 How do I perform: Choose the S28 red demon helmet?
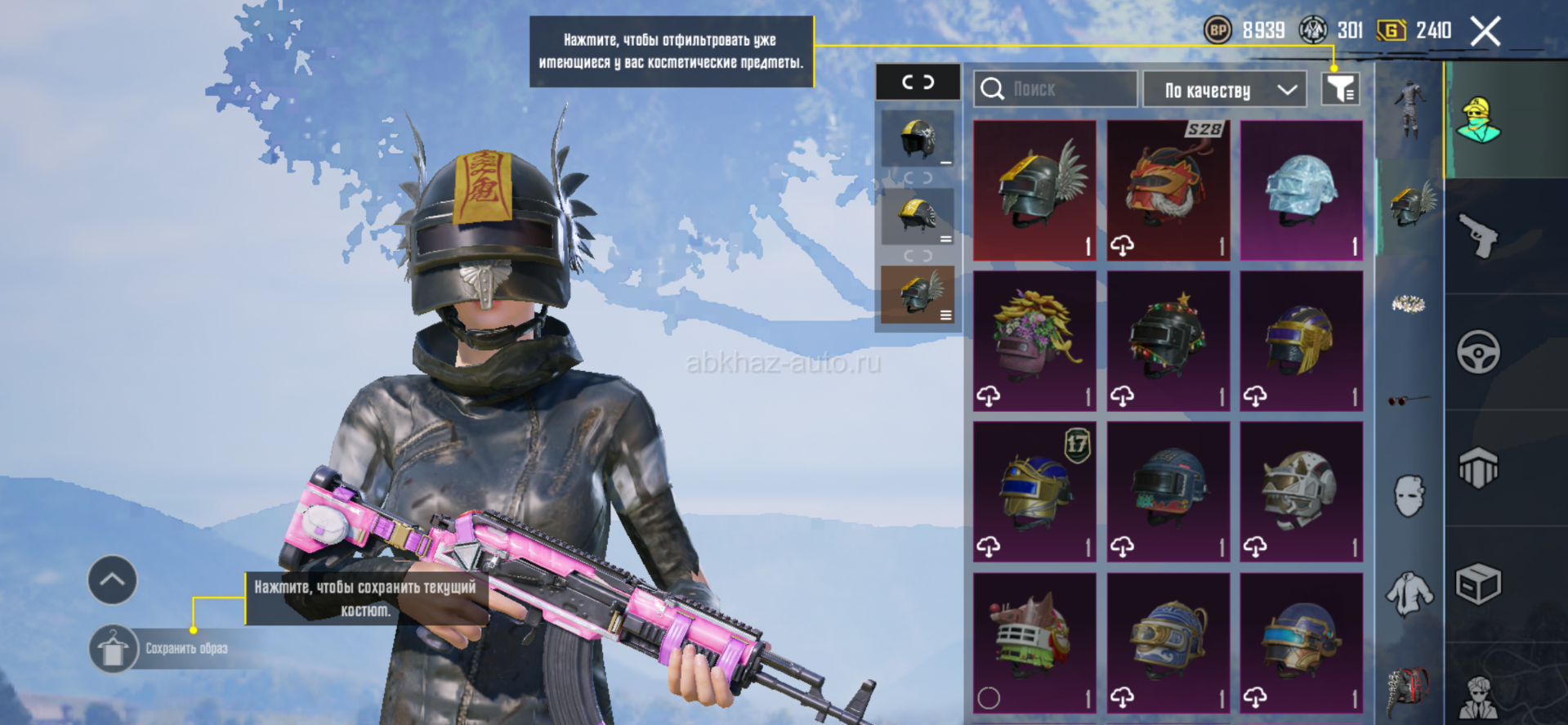coord(1168,190)
